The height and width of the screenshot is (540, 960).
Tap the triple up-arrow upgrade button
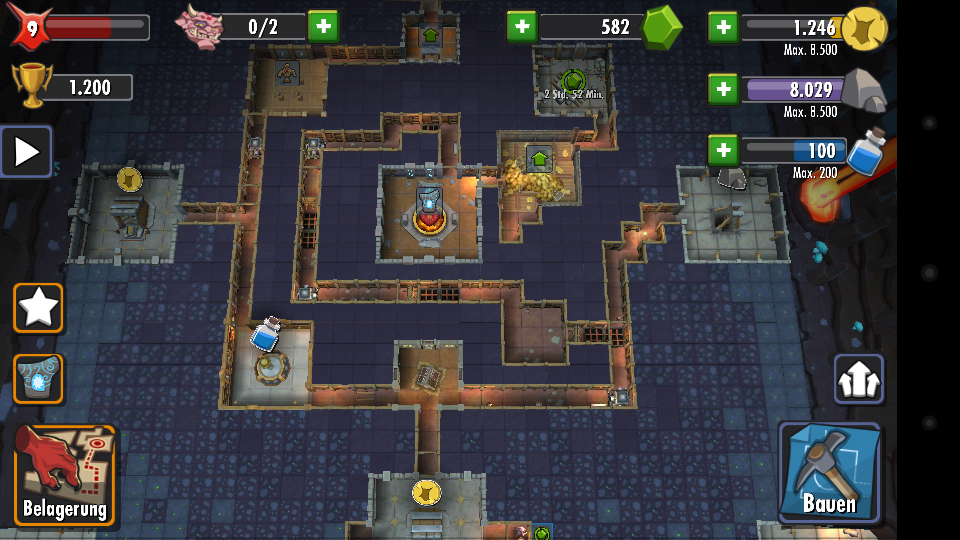(x=858, y=379)
